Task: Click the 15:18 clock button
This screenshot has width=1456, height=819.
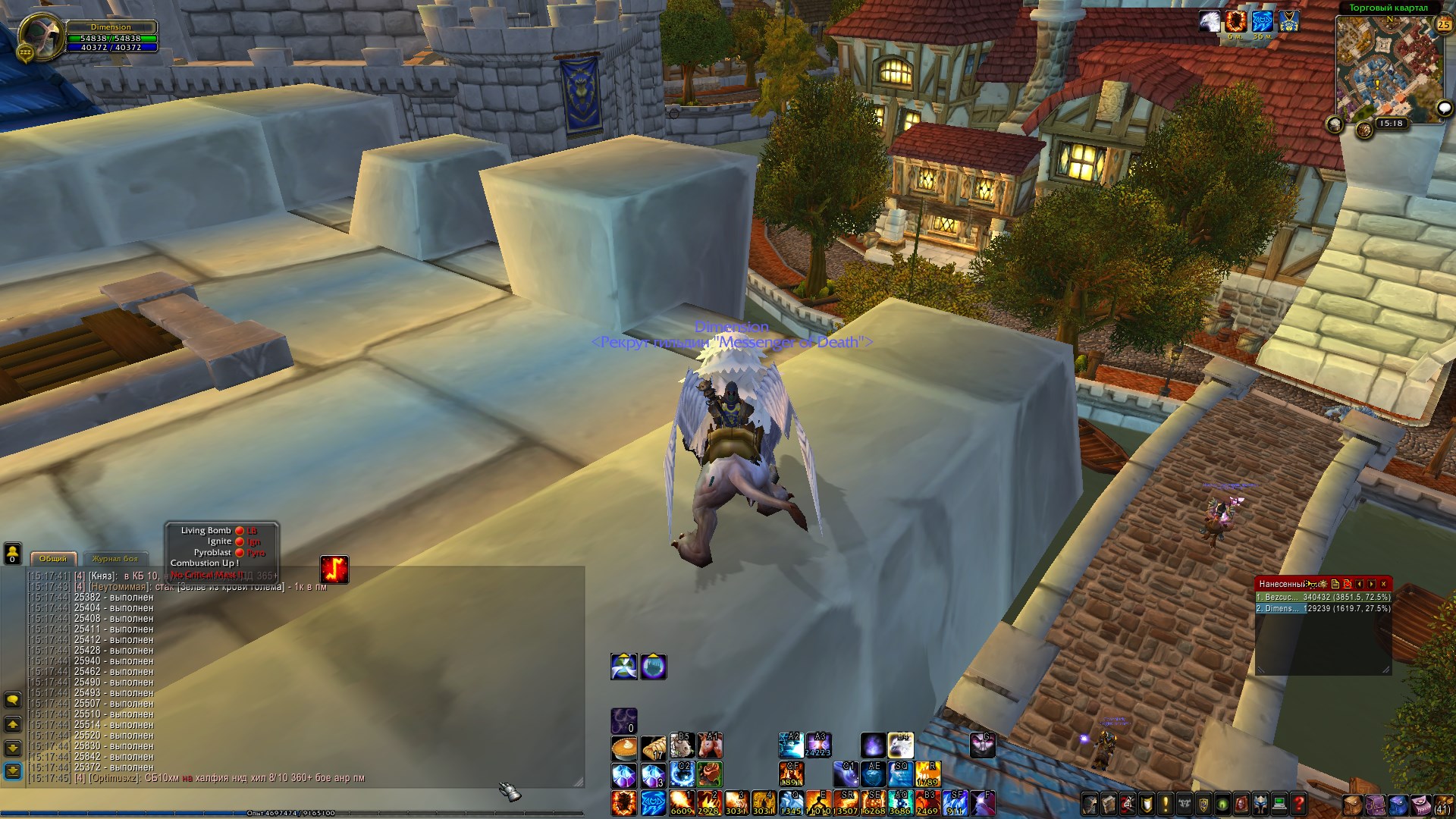Action: (x=1391, y=123)
